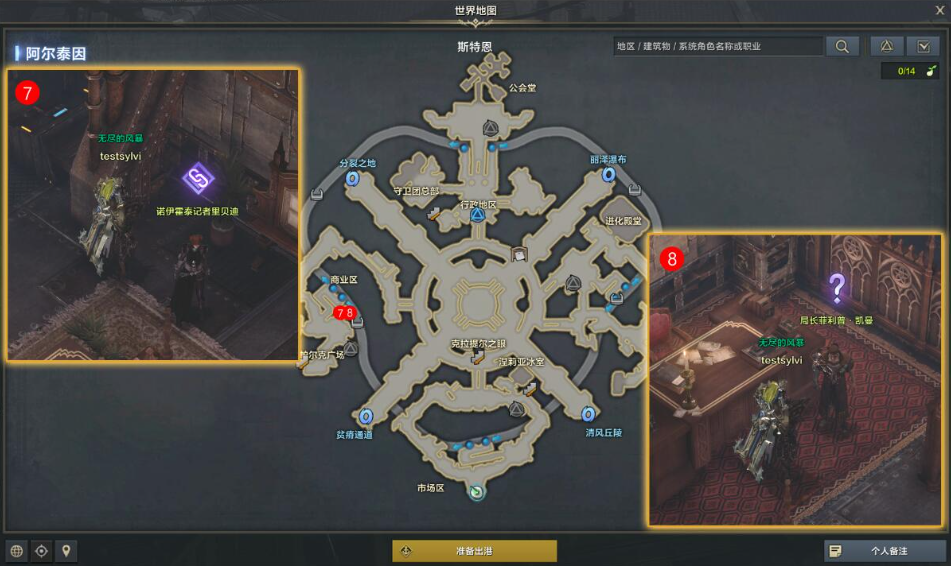Screen dimensions: 951x566
Task: Click the crosshair locate-position icon
Action: (x=42, y=551)
